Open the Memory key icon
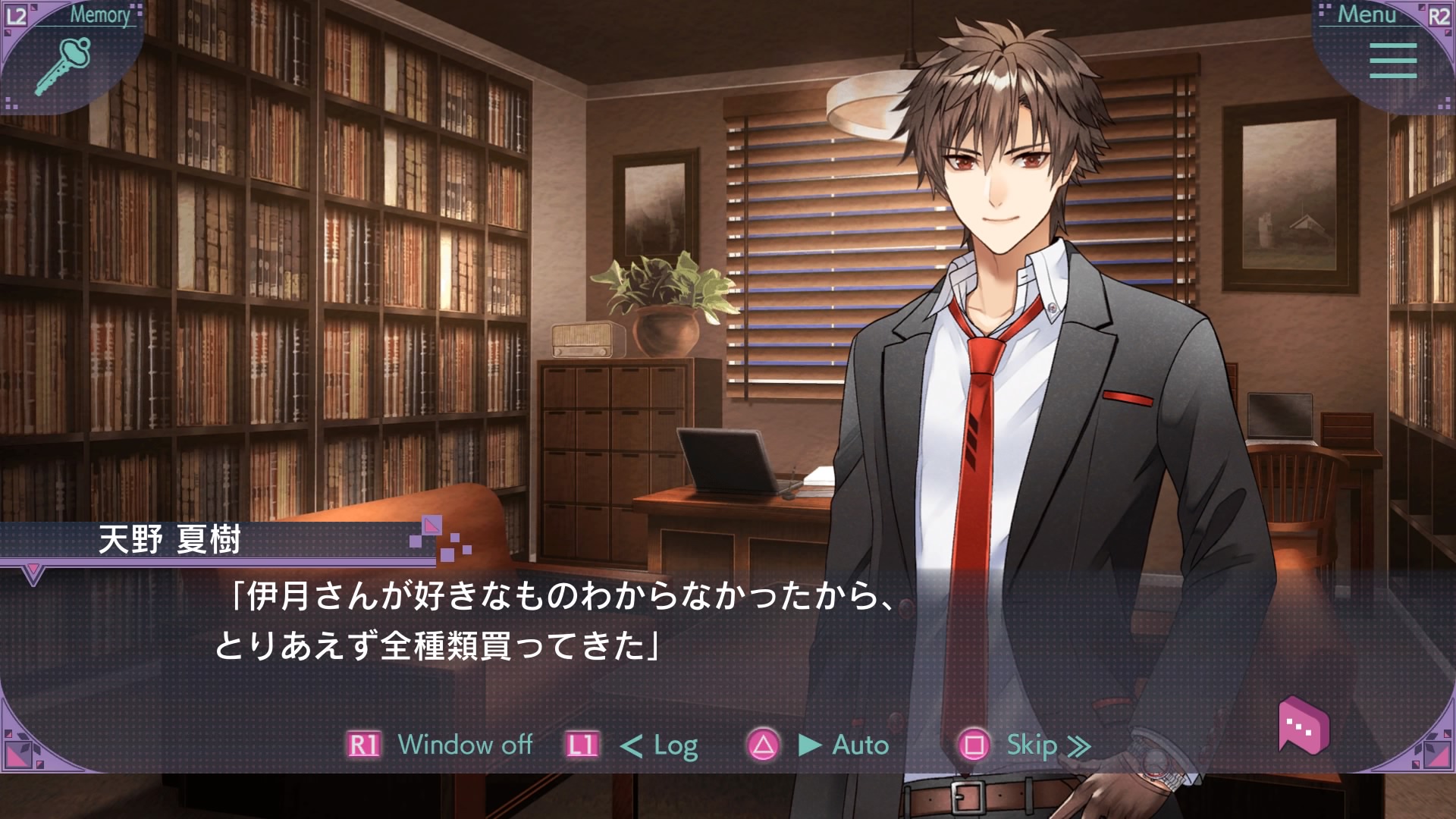This screenshot has height=819, width=1456. (x=63, y=65)
